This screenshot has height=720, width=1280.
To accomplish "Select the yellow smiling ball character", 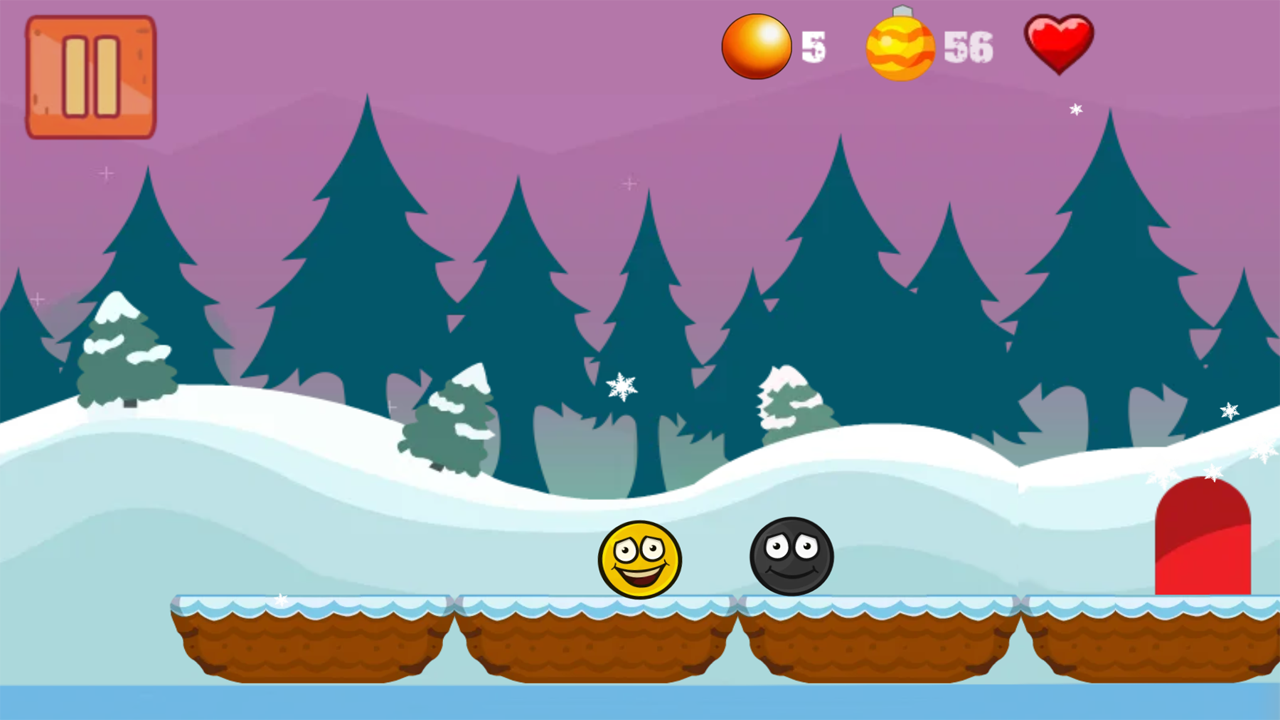I will [640, 560].
